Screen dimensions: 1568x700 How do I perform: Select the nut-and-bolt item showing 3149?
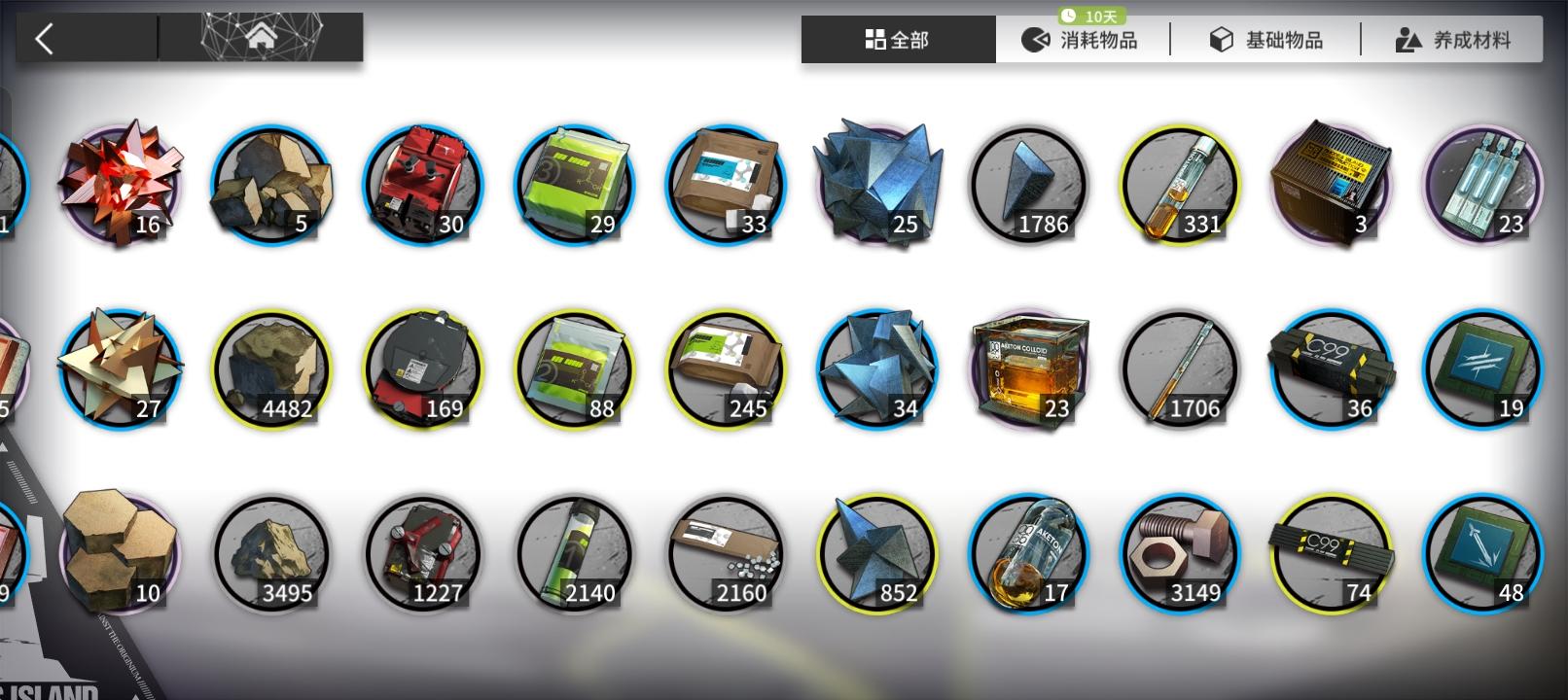pos(1179,552)
